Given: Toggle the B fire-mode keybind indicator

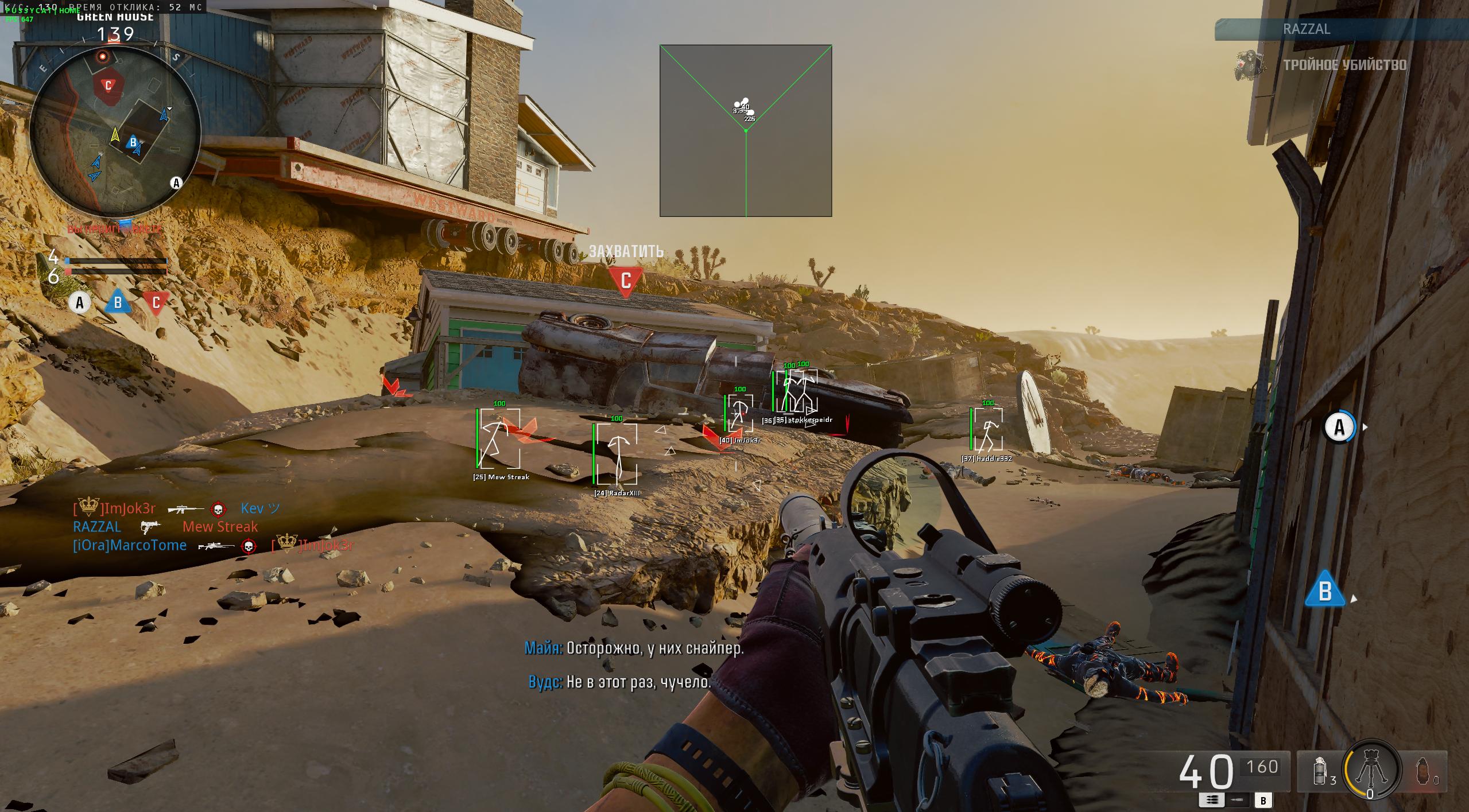Looking at the screenshot, I should click(1263, 799).
